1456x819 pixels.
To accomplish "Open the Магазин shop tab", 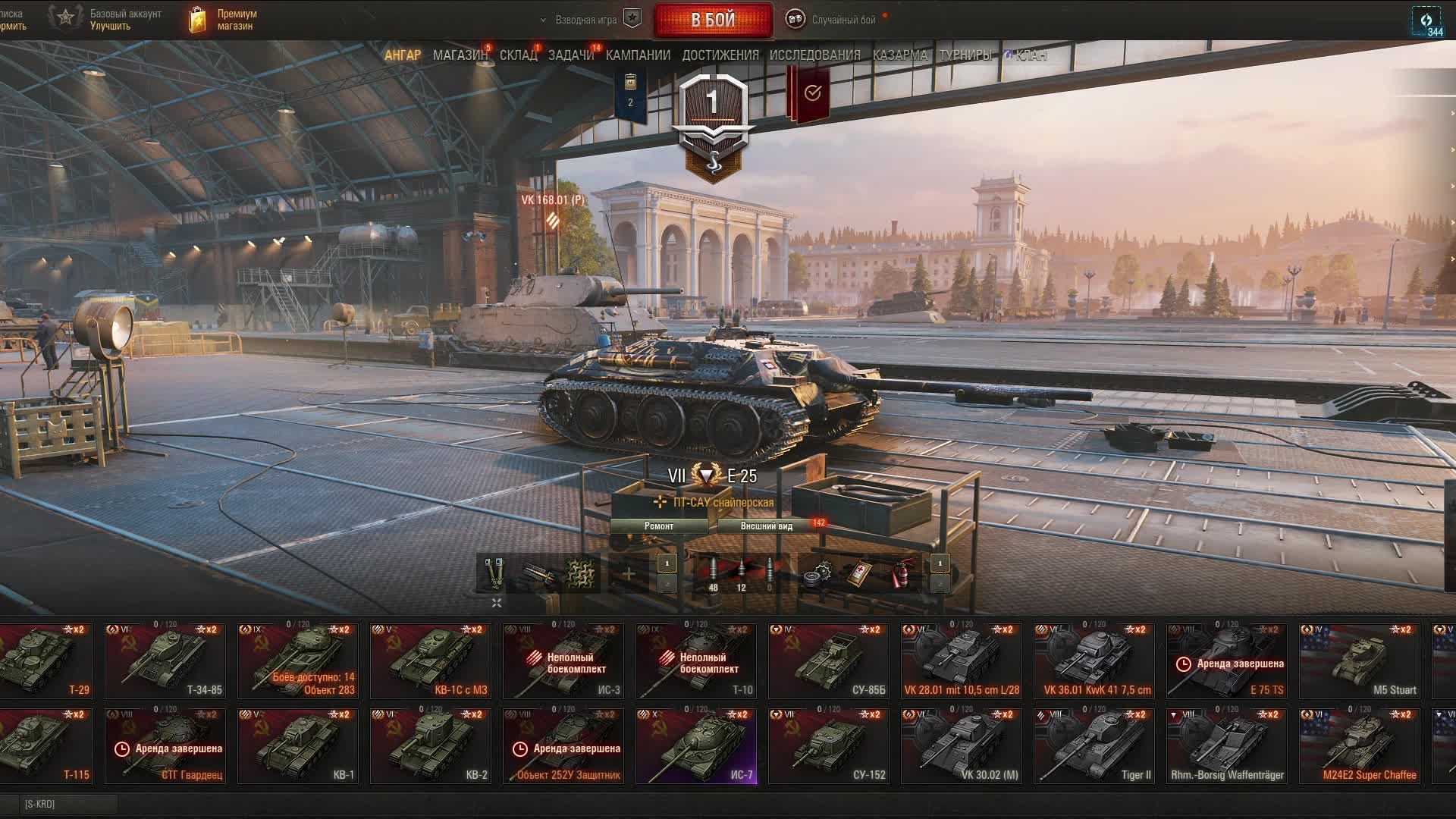I will coord(460,55).
